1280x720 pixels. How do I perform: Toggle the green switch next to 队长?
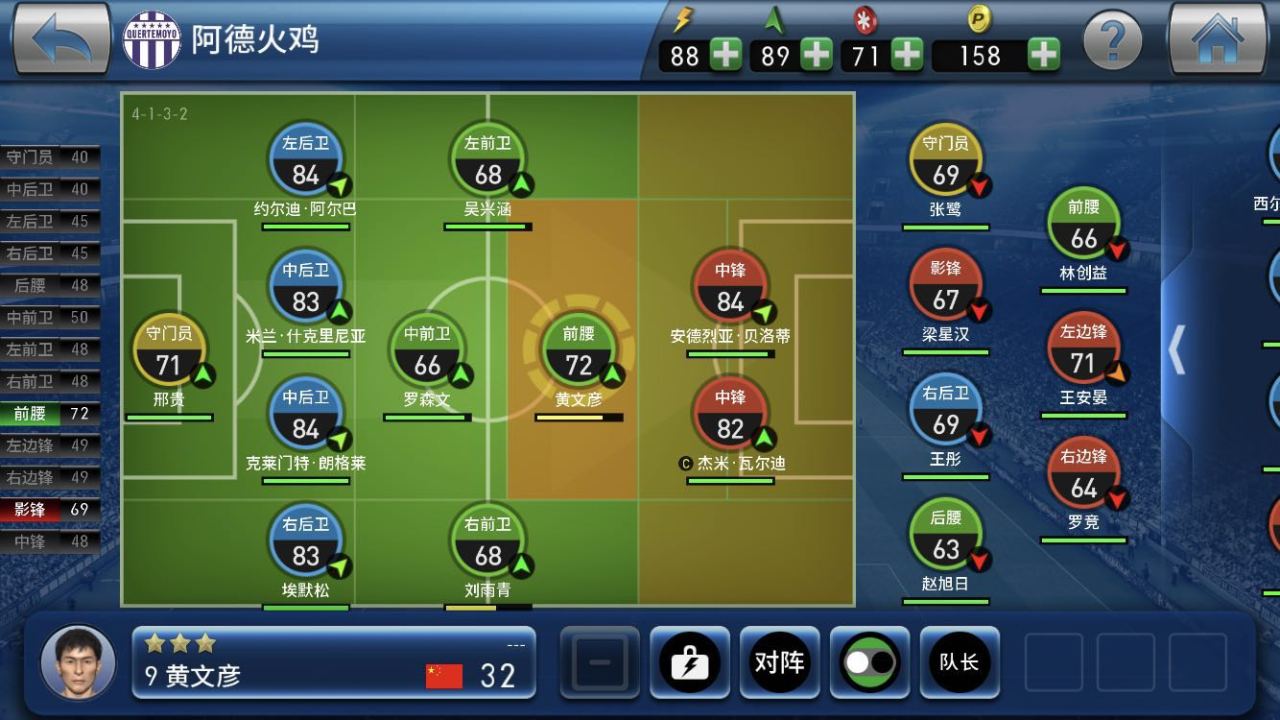pos(867,662)
